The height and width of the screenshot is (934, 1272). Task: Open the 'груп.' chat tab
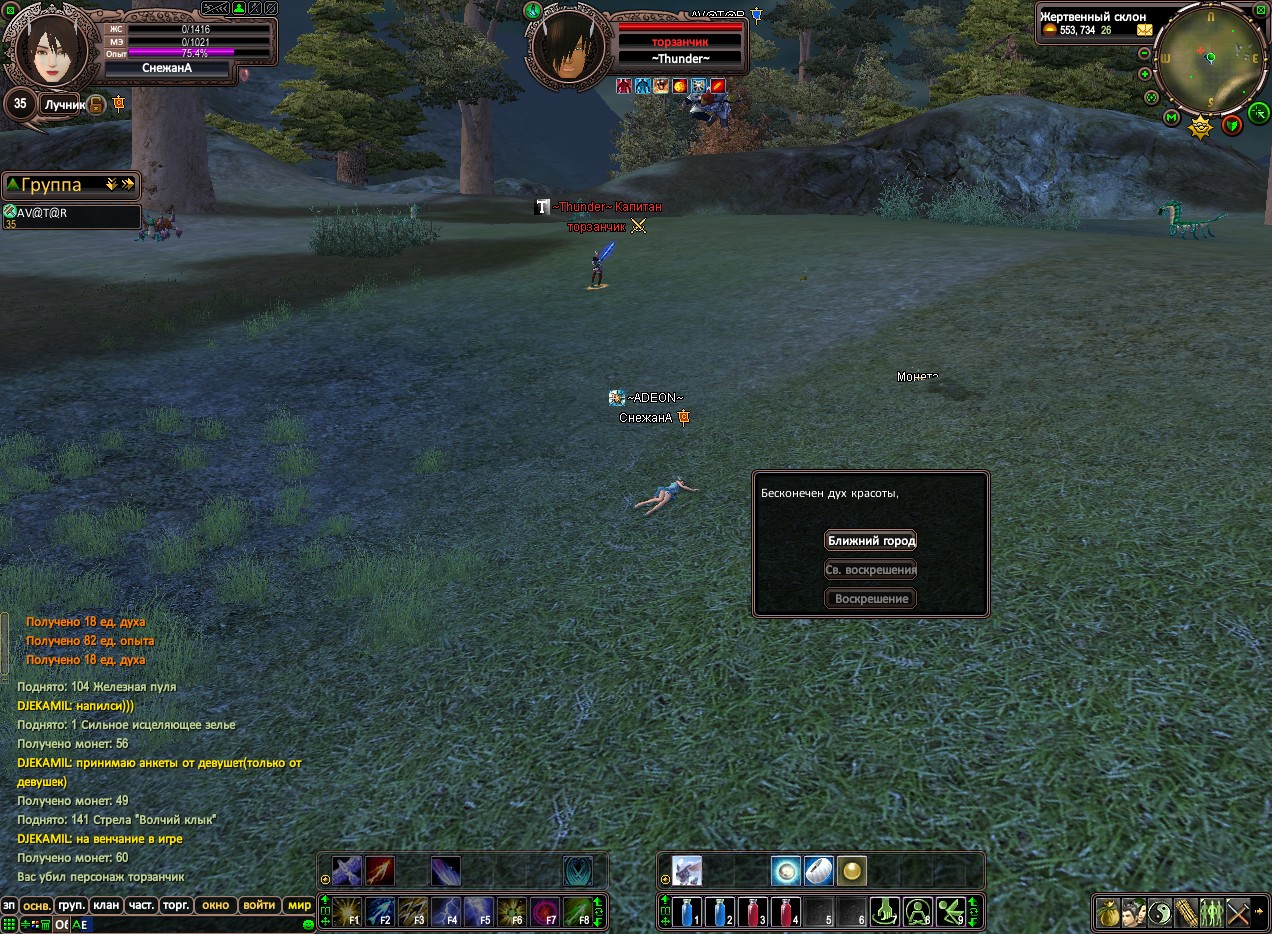[x=71, y=905]
